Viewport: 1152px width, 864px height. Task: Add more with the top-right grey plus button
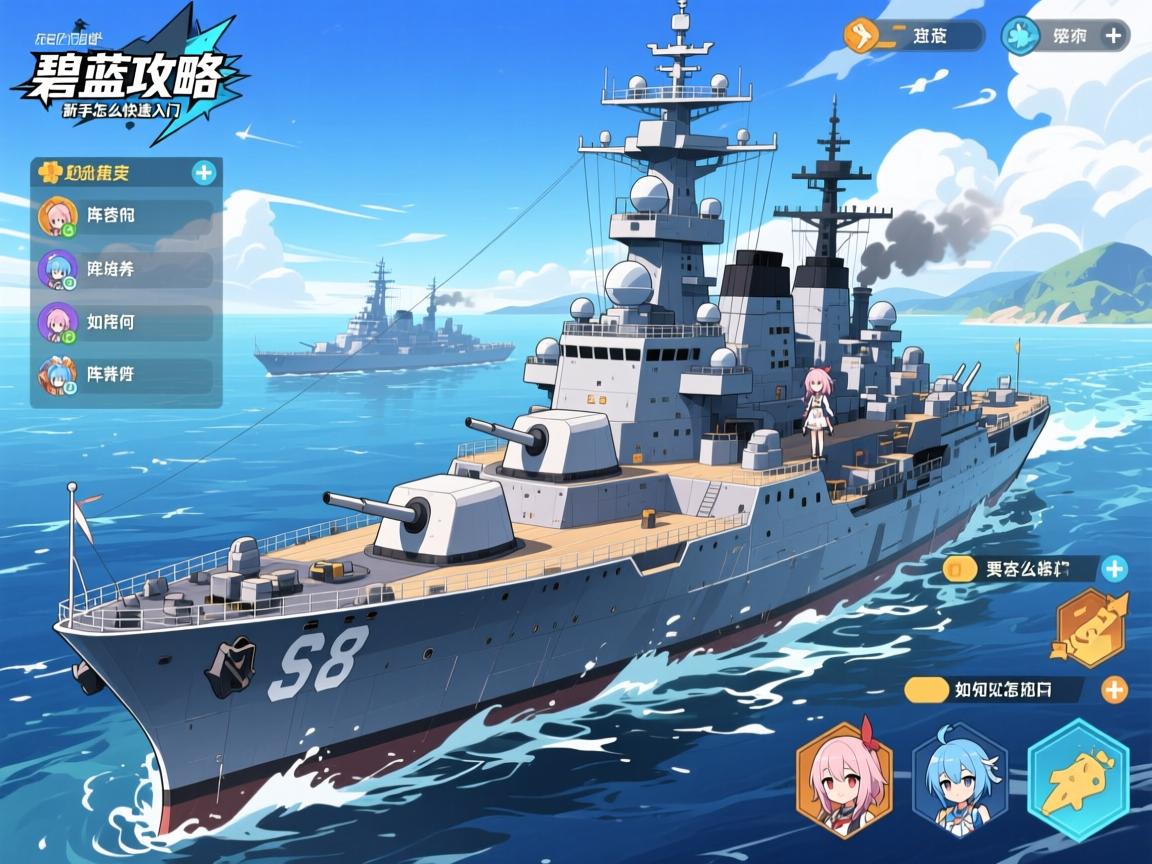click(x=1114, y=36)
